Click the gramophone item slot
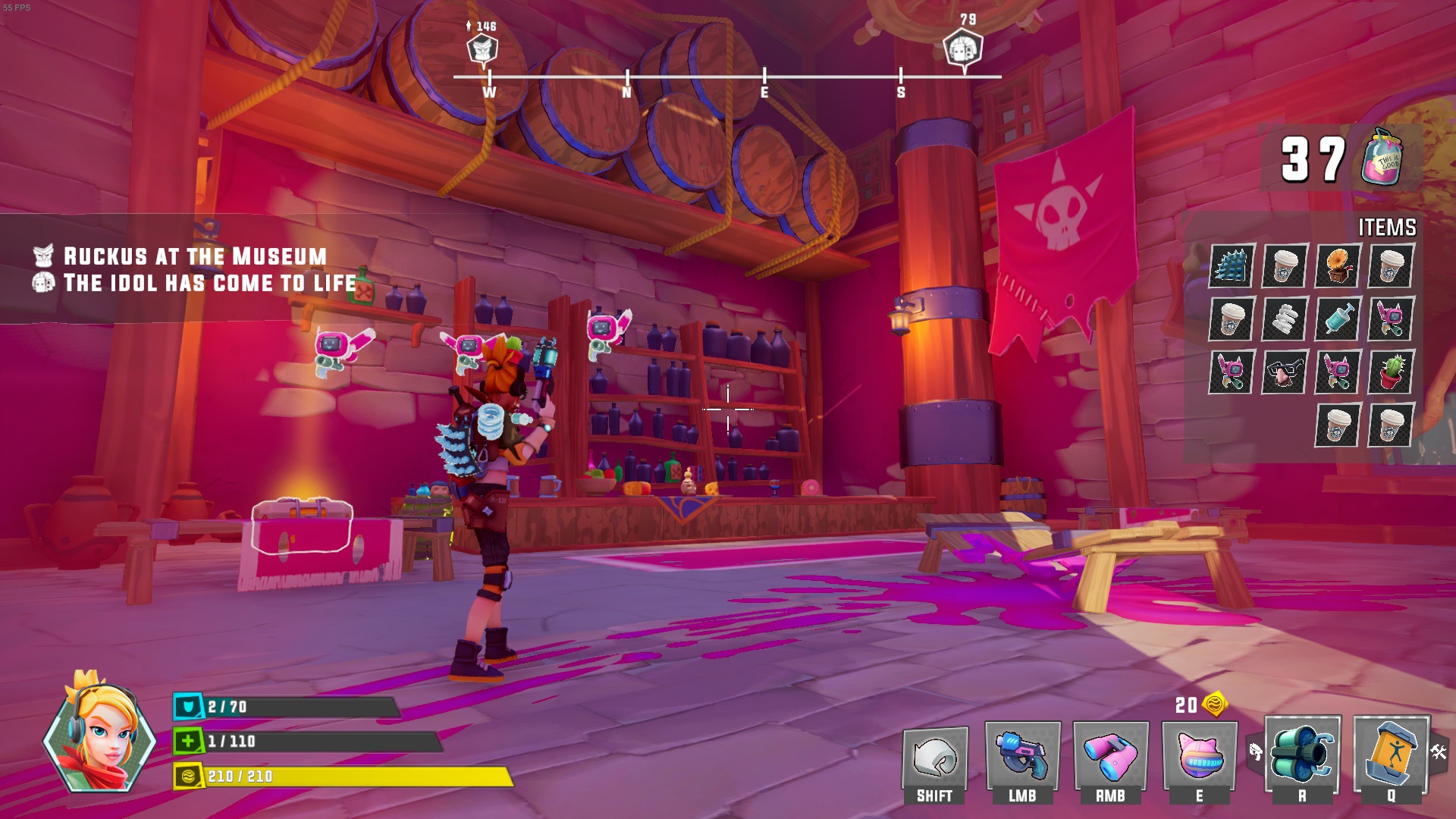The image size is (1456, 819). [1338, 266]
